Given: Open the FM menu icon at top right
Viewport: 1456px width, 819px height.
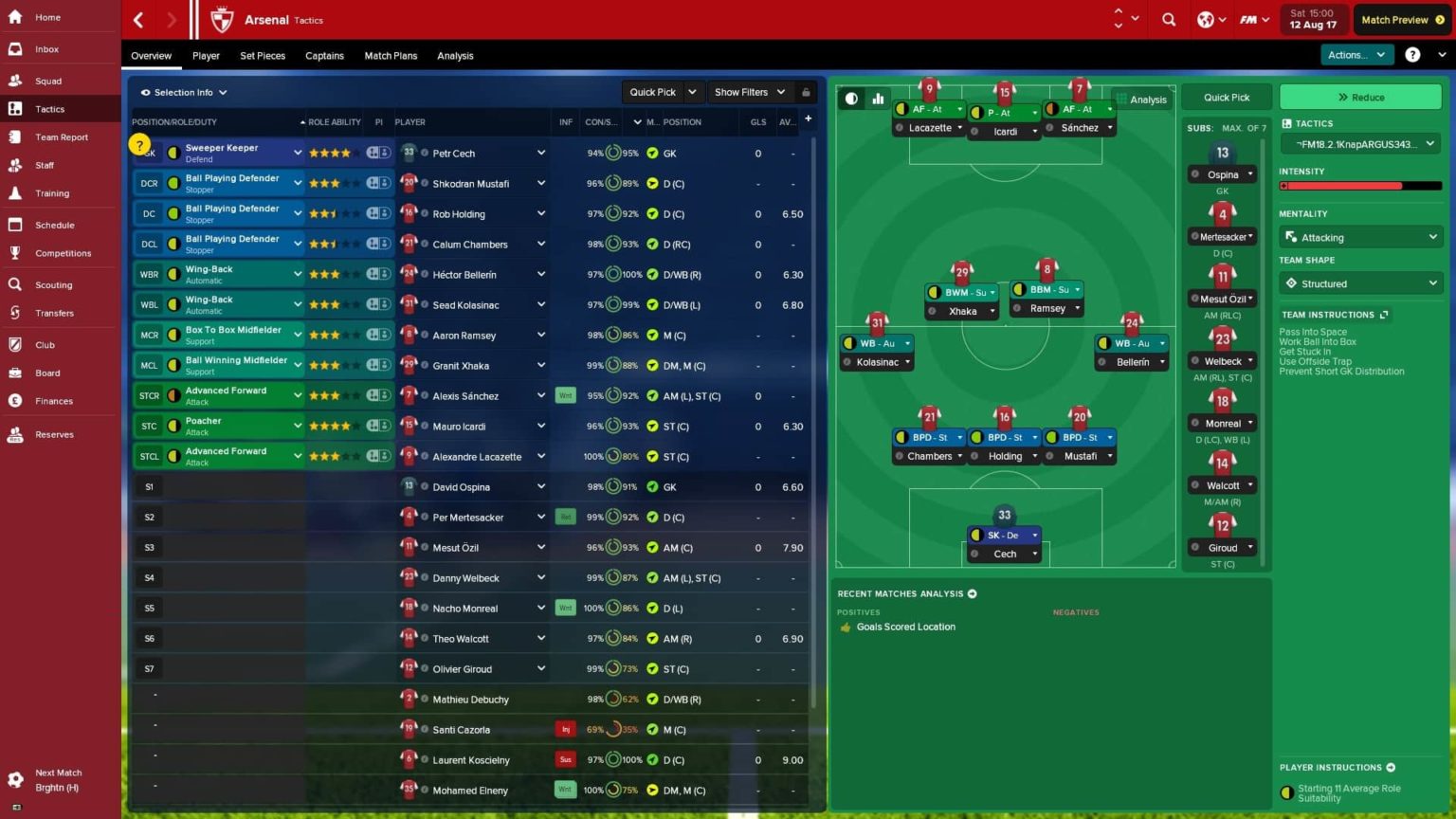Looking at the screenshot, I should pyautogui.click(x=1249, y=19).
